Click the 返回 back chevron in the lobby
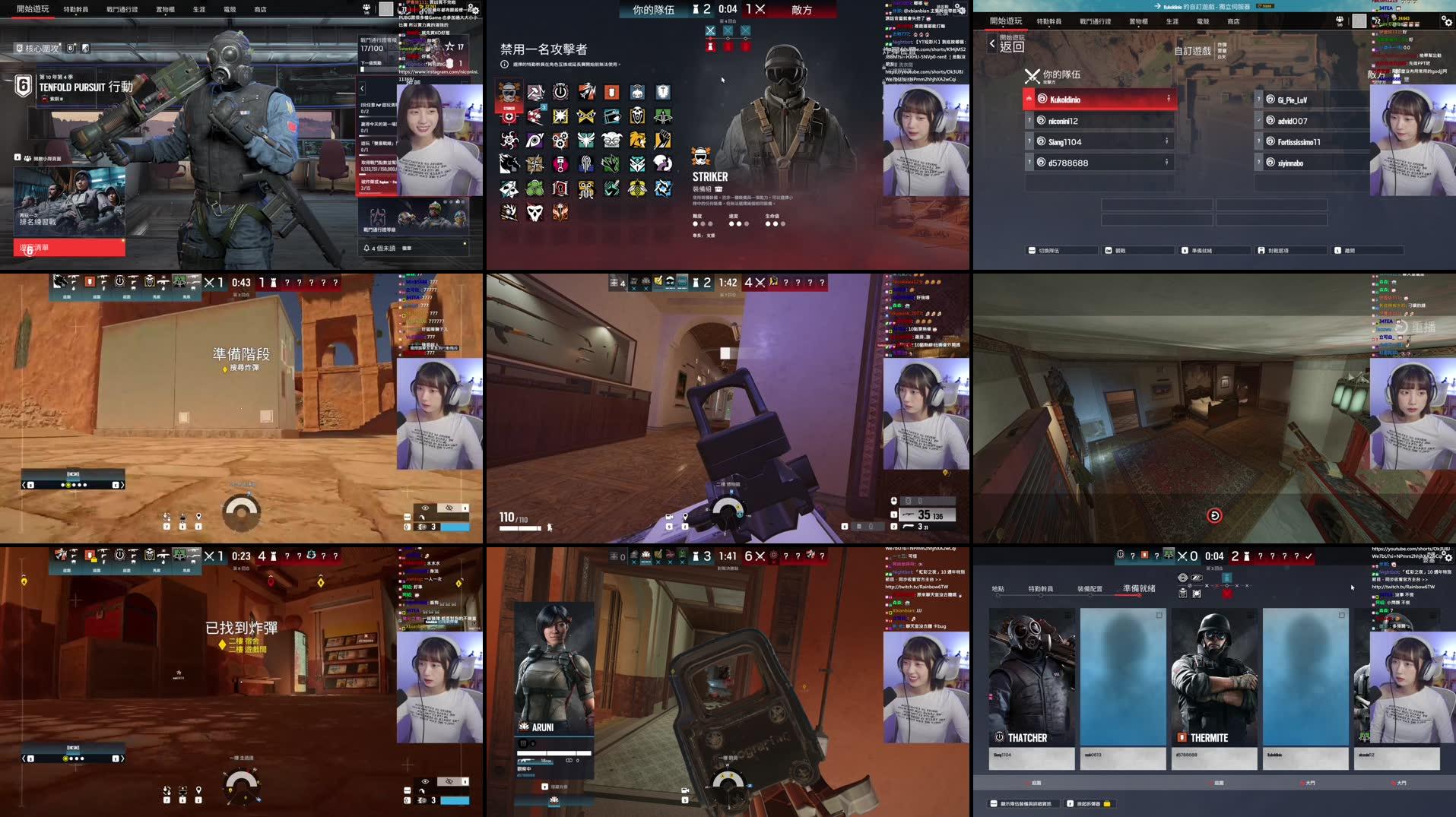Screen dimensions: 1456x817 point(991,44)
